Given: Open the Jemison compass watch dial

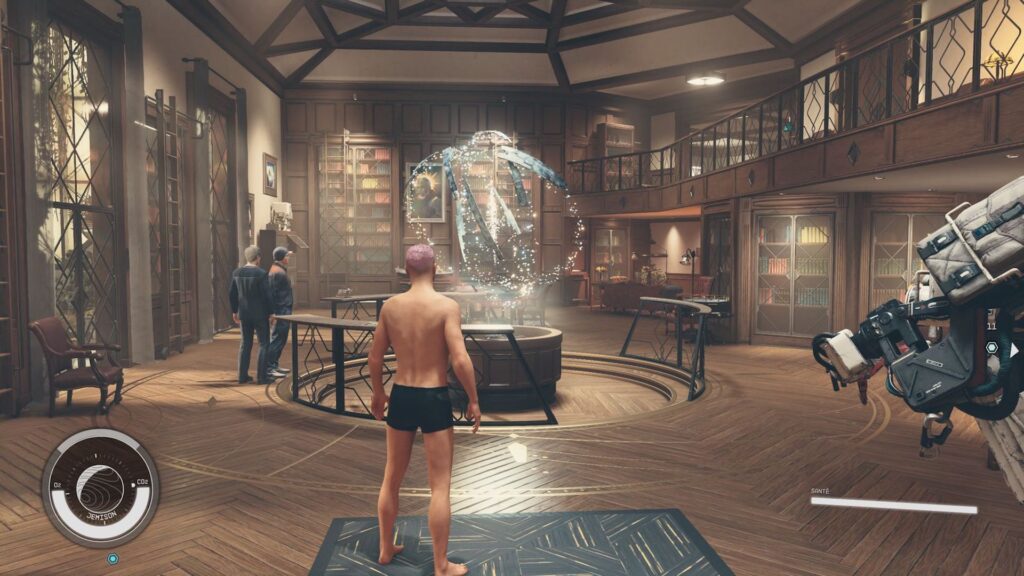Looking at the screenshot, I should click(100, 487).
